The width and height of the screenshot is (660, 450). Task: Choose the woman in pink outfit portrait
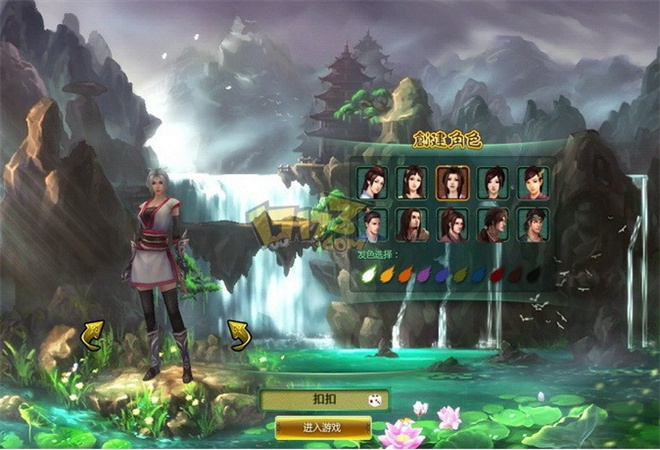coord(532,183)
